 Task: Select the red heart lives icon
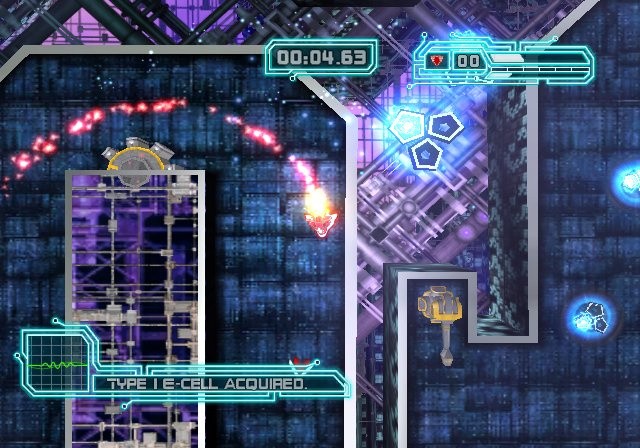(x=437, y=60)
